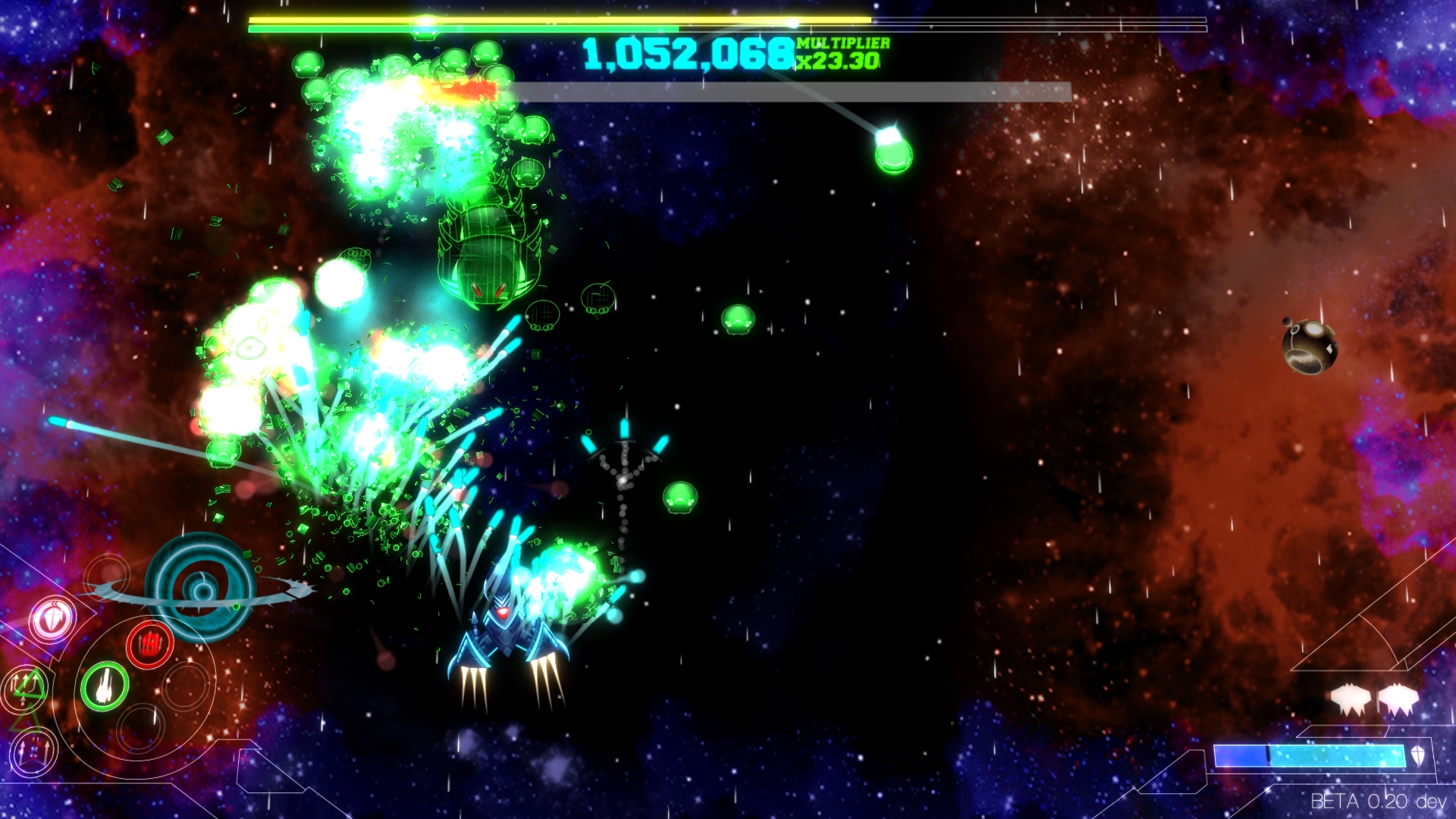Select the white flame weapon in the weapon wheel
This screenshot has width=1456, height=819.
[105, 686]
